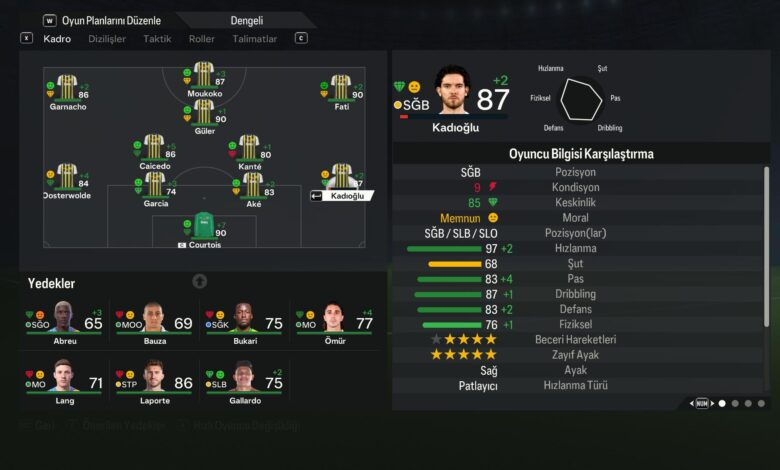
Task: Choose substitute Bukari from Yedekler
Action: (244, 324)
